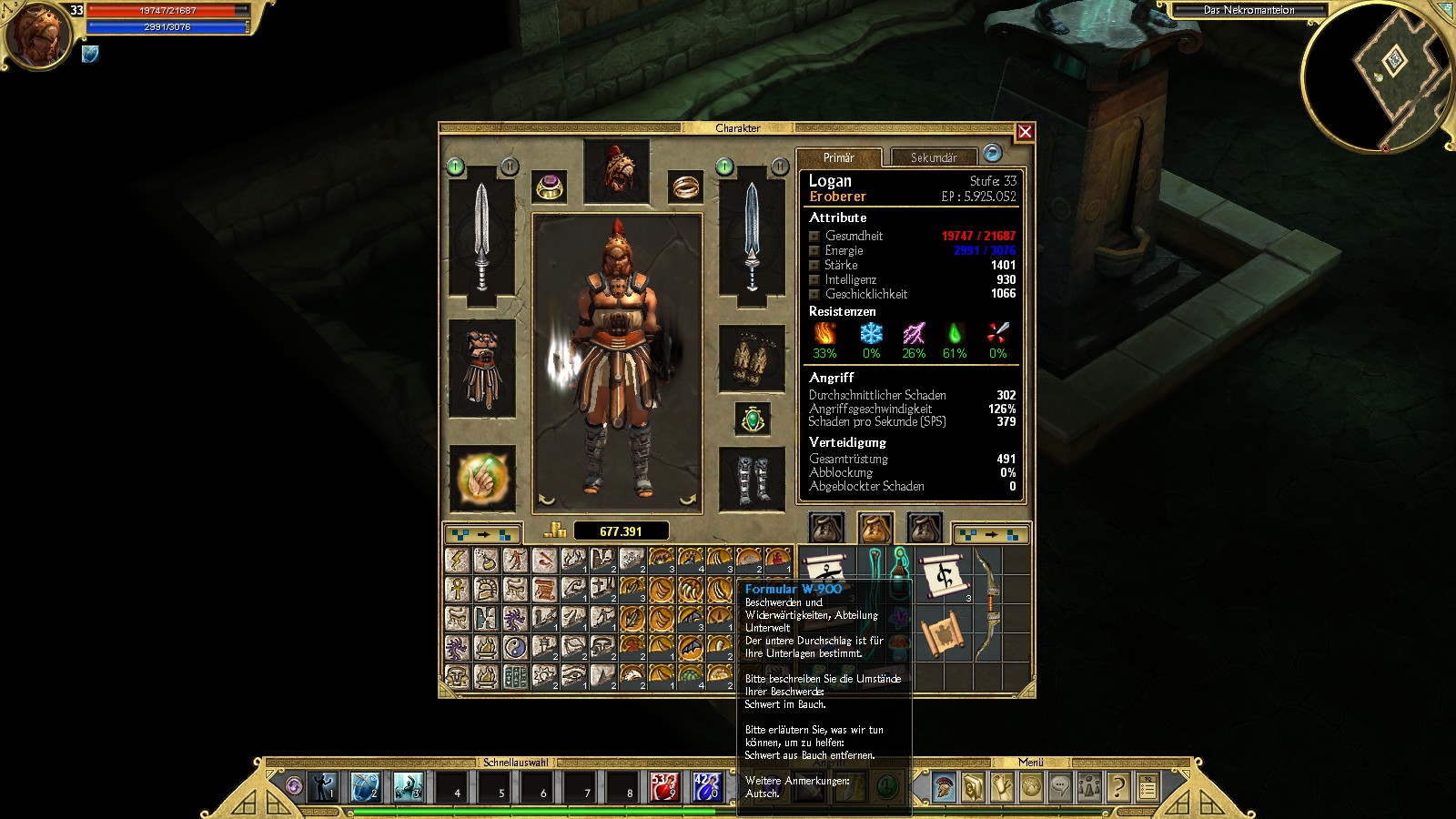Open the world map globe icon
1456x819 pixels.
click(1029, 787)
